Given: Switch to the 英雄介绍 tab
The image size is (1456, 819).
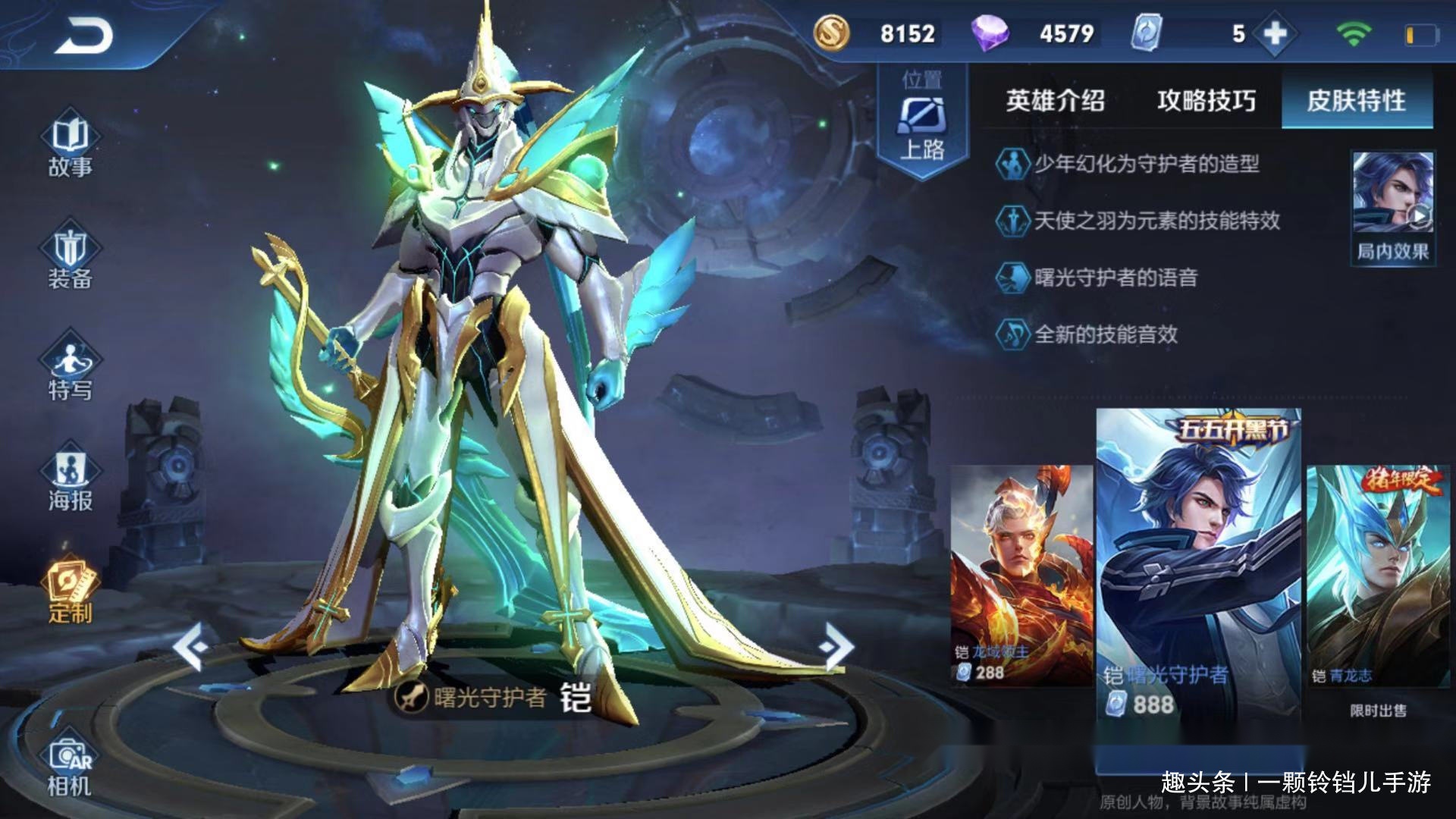Looking at the screenshot, I should coord(1055,101).
